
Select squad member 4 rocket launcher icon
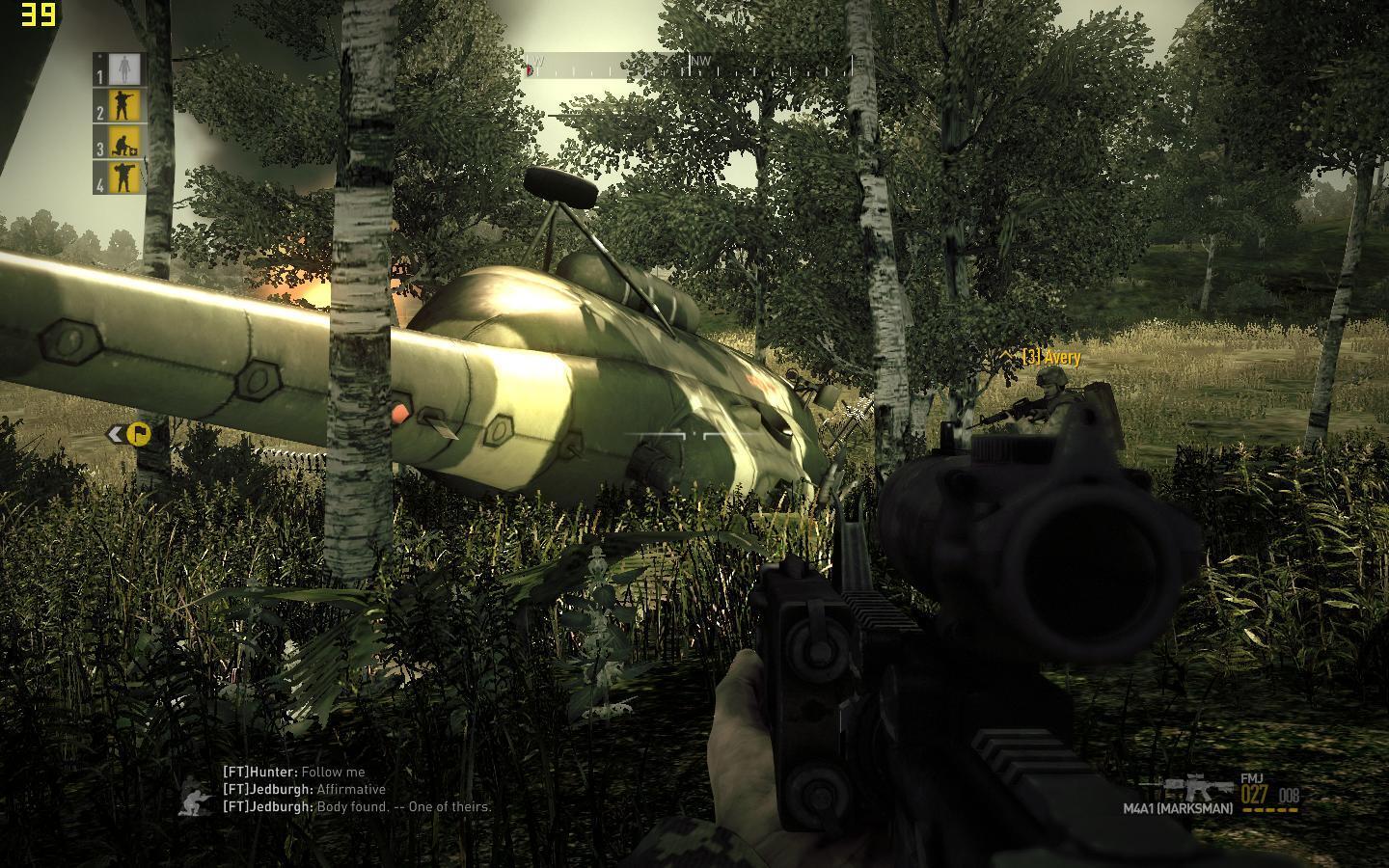coord(123,177)
